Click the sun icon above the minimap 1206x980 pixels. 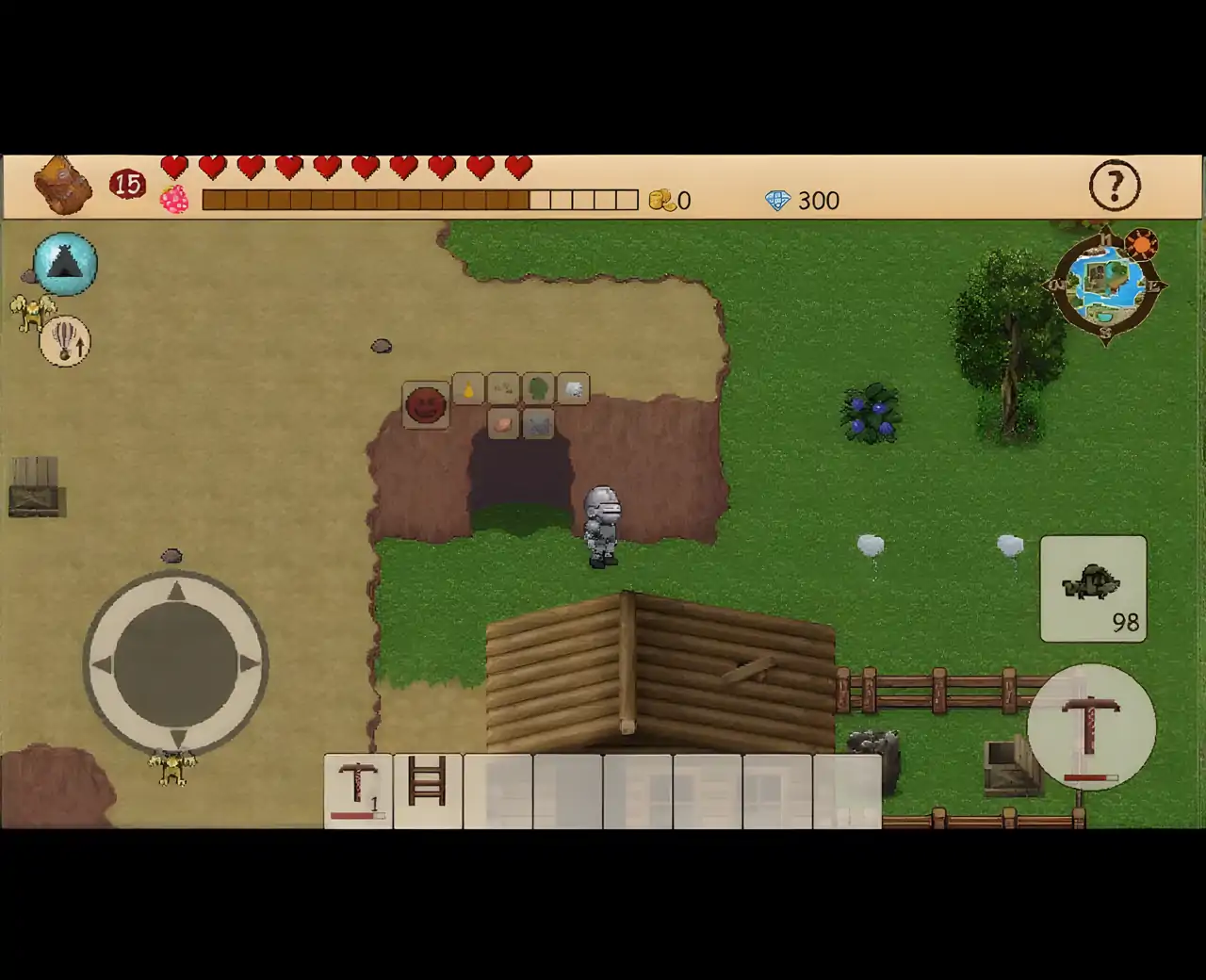click(1142, 245)
